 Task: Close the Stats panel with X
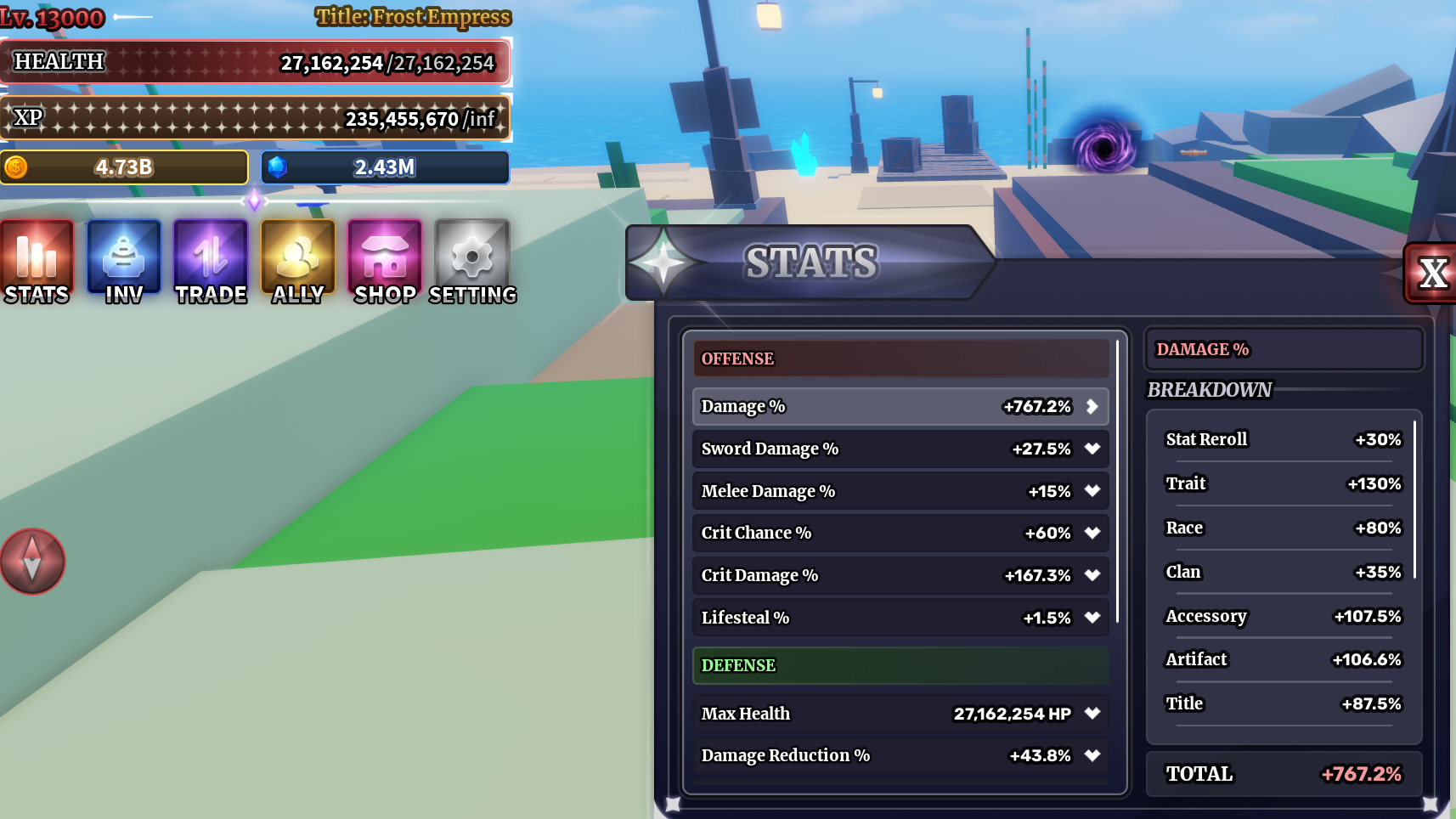(x=1433, y=274)
